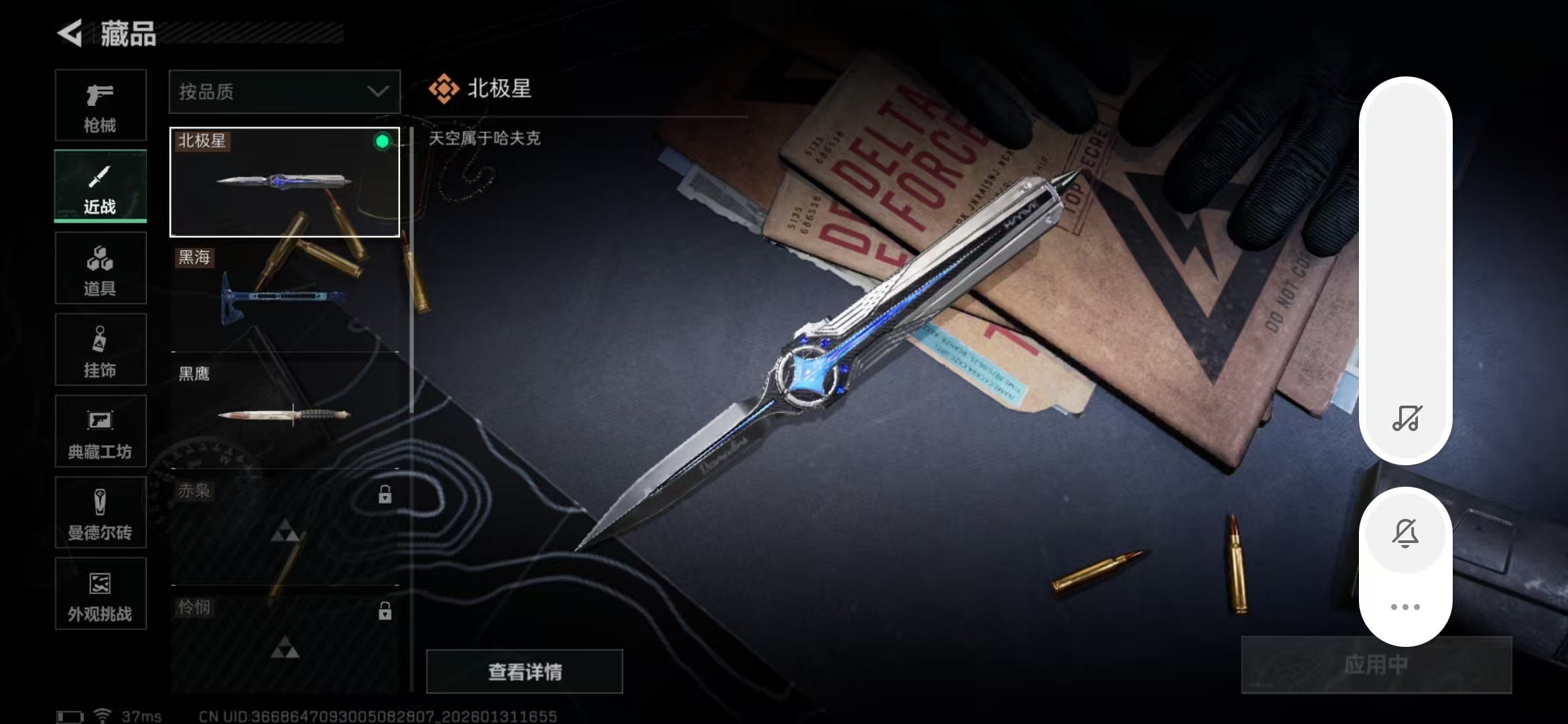Click the lock icon on 赤枭

pyautogui.click(x=384, y=494)
